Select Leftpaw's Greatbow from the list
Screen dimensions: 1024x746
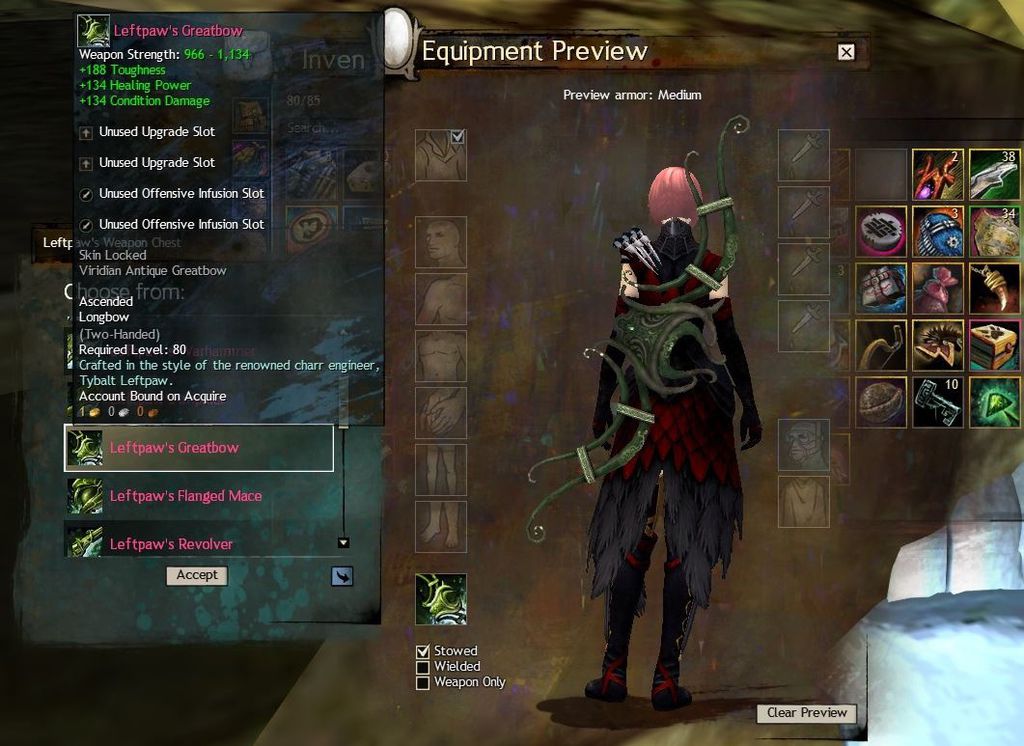(198, 448)
